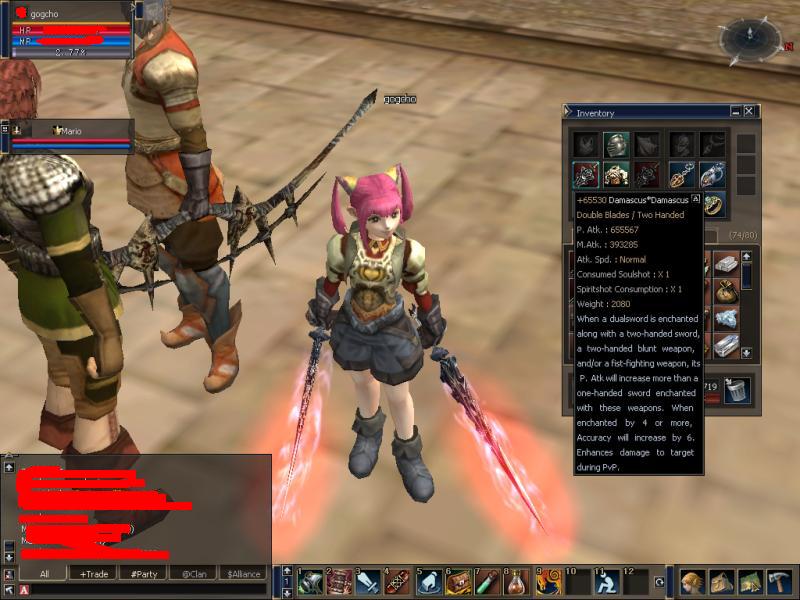Click the inventory trash can icon
800x600 pixels.
point(737,390)
